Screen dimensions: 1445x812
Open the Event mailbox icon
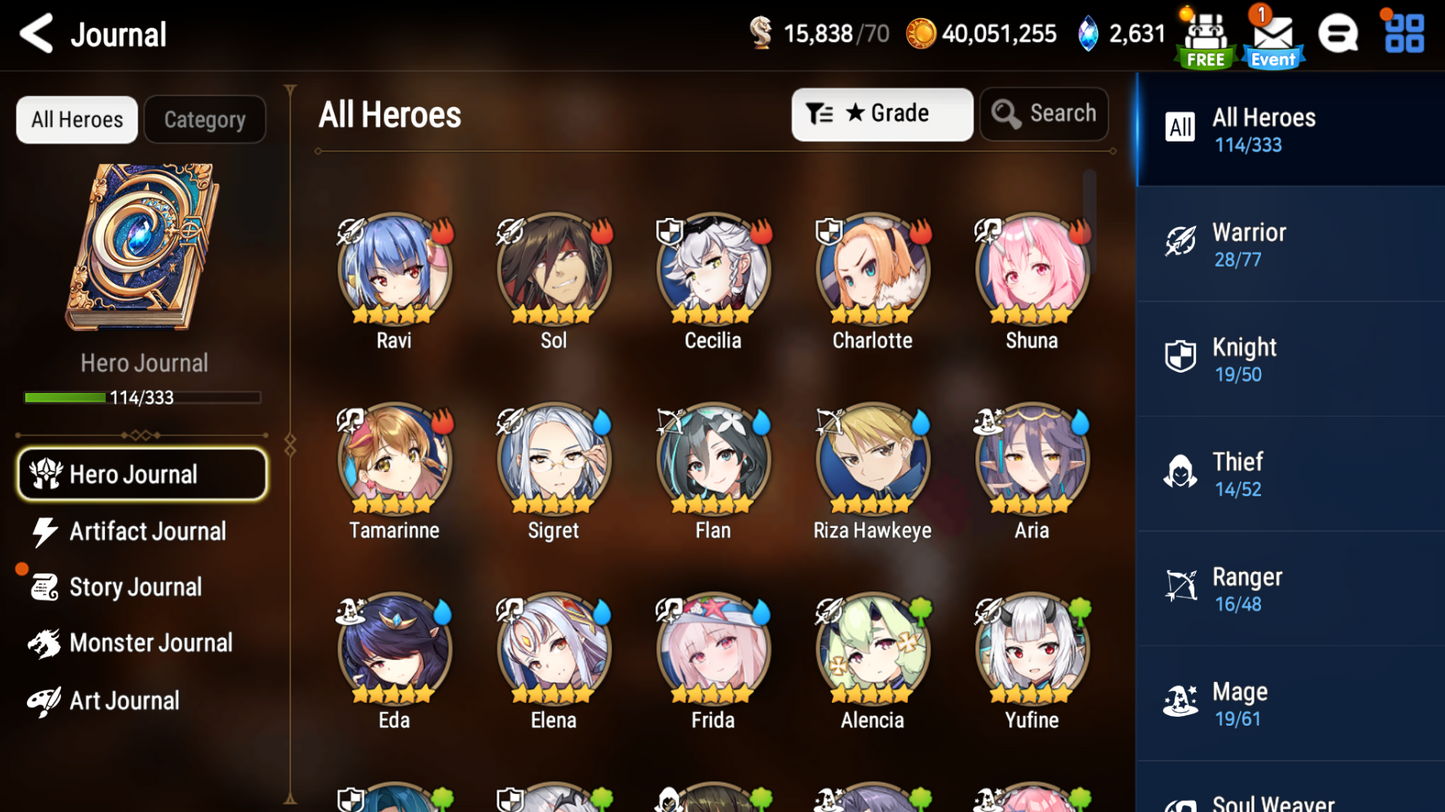[x=1272, y=37]
